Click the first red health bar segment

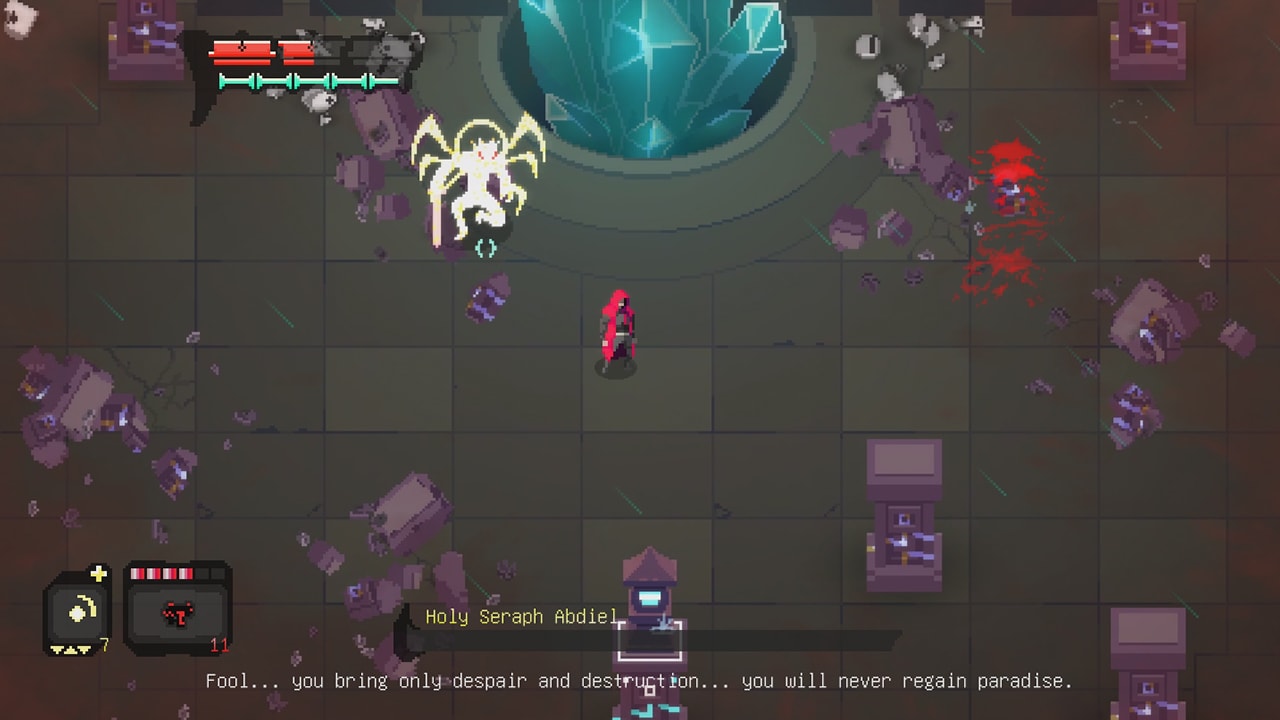point(240,50)
